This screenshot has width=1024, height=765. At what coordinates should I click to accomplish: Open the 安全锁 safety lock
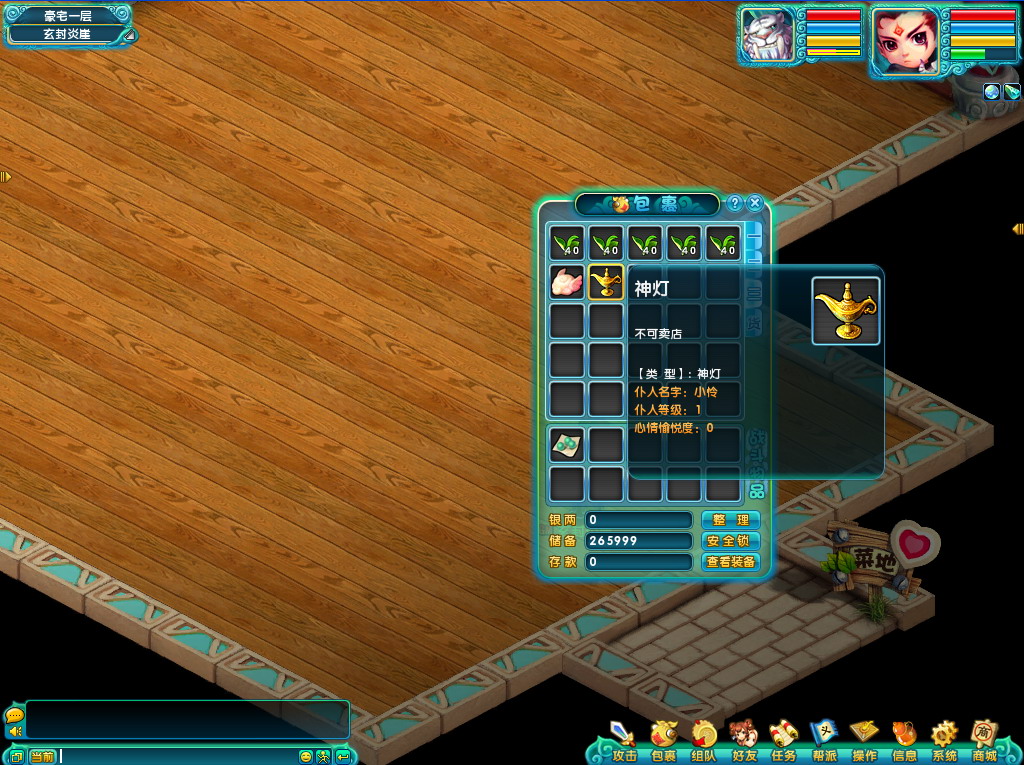730,541
